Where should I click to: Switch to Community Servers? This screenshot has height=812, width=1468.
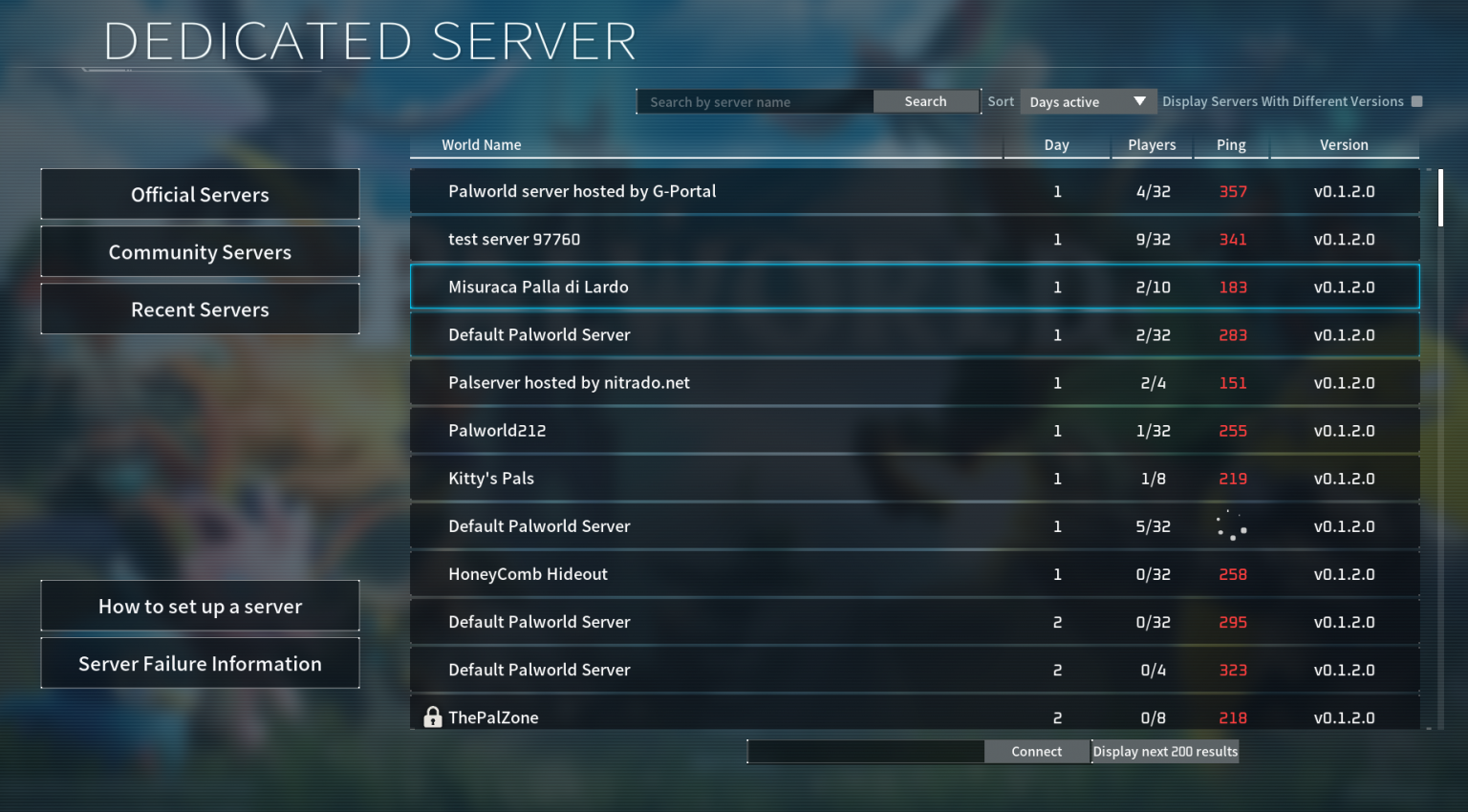[x=200, y=251]
